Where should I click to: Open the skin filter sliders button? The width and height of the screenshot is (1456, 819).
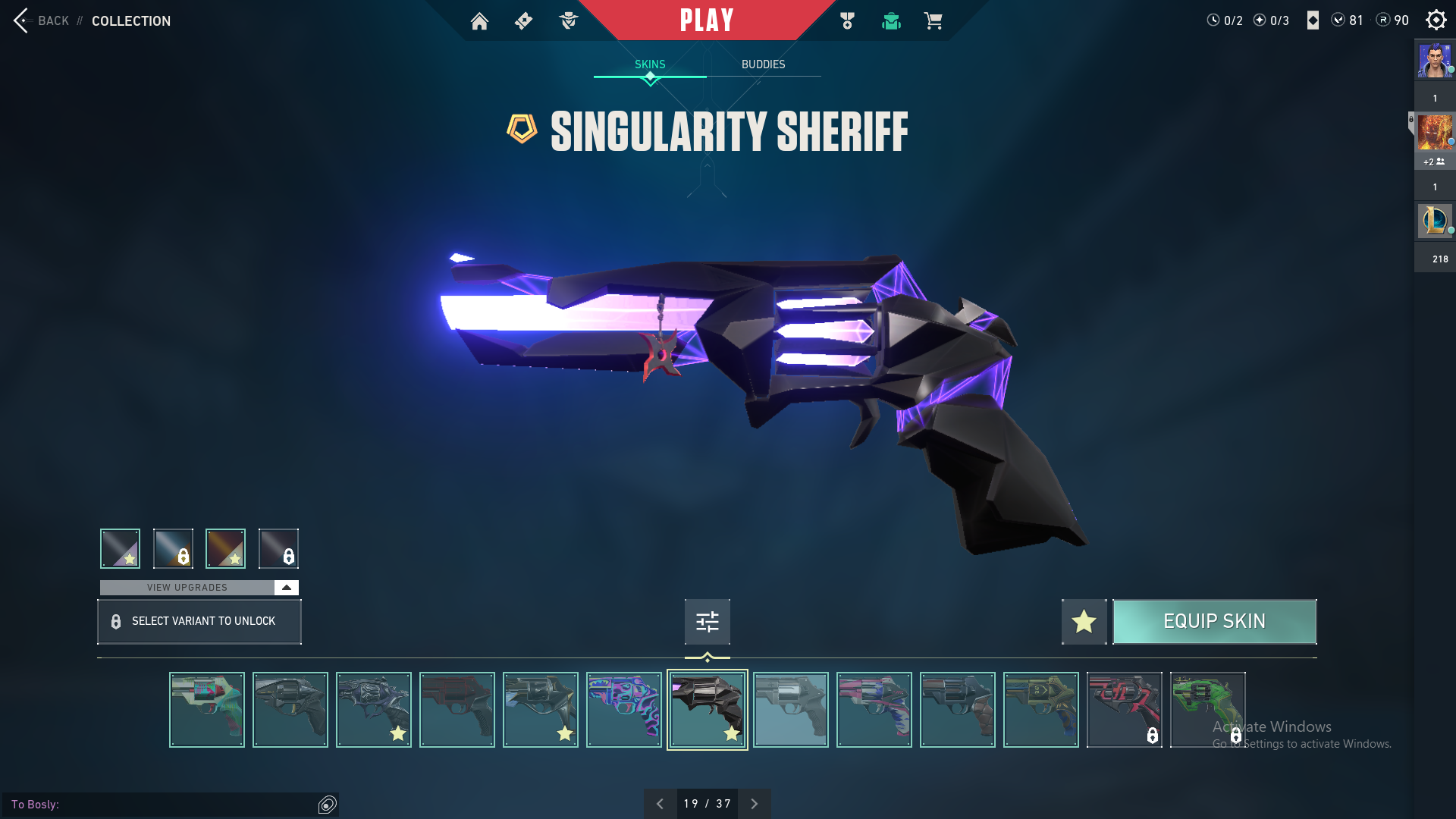coord(707,622)
